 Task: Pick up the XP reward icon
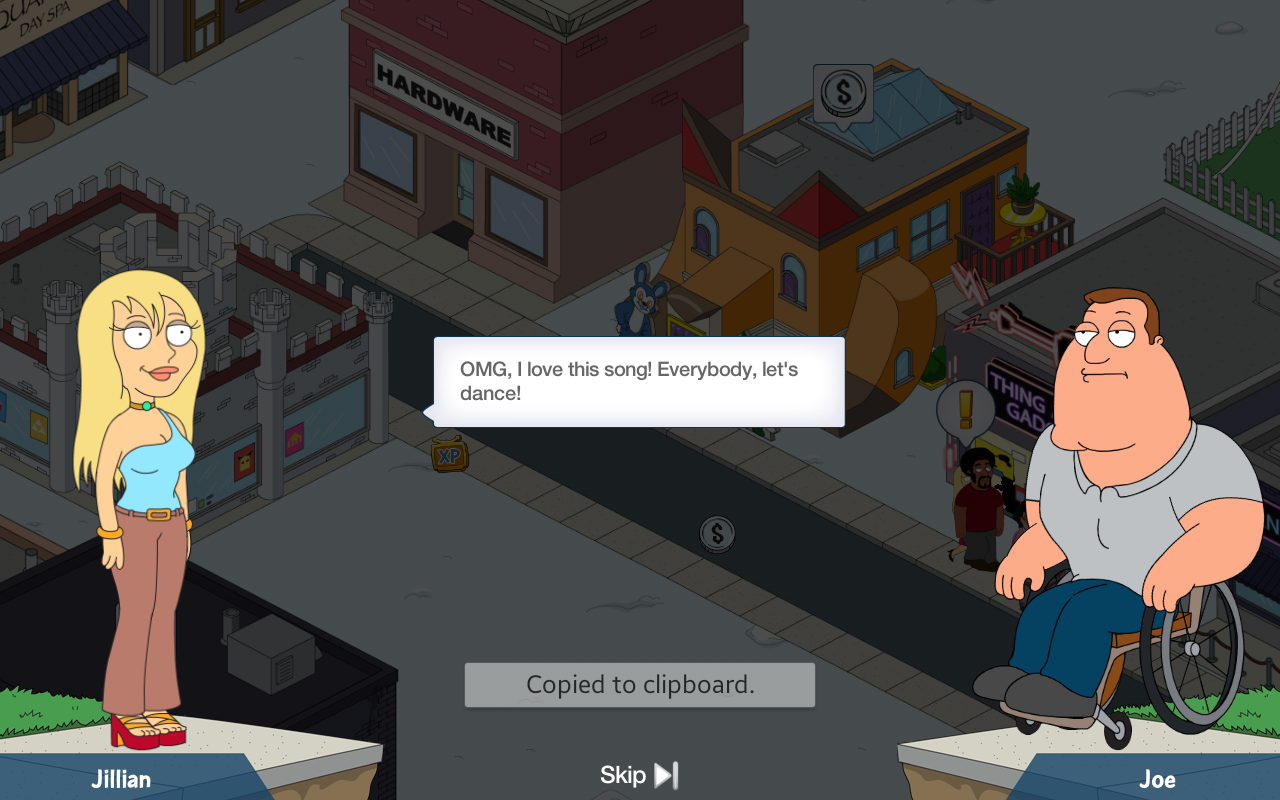(450, 455)
